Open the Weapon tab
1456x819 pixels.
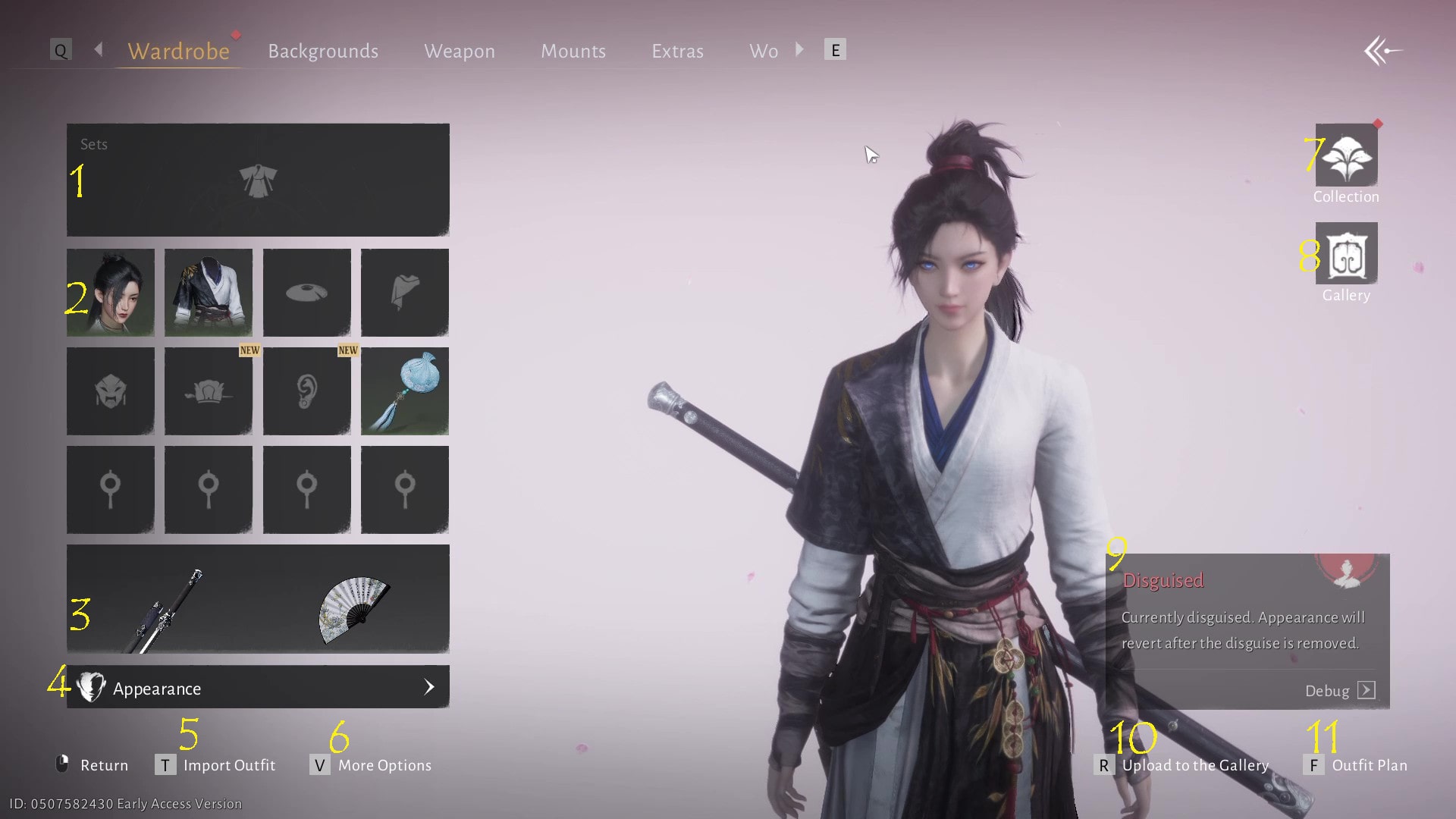click(459, 51)
